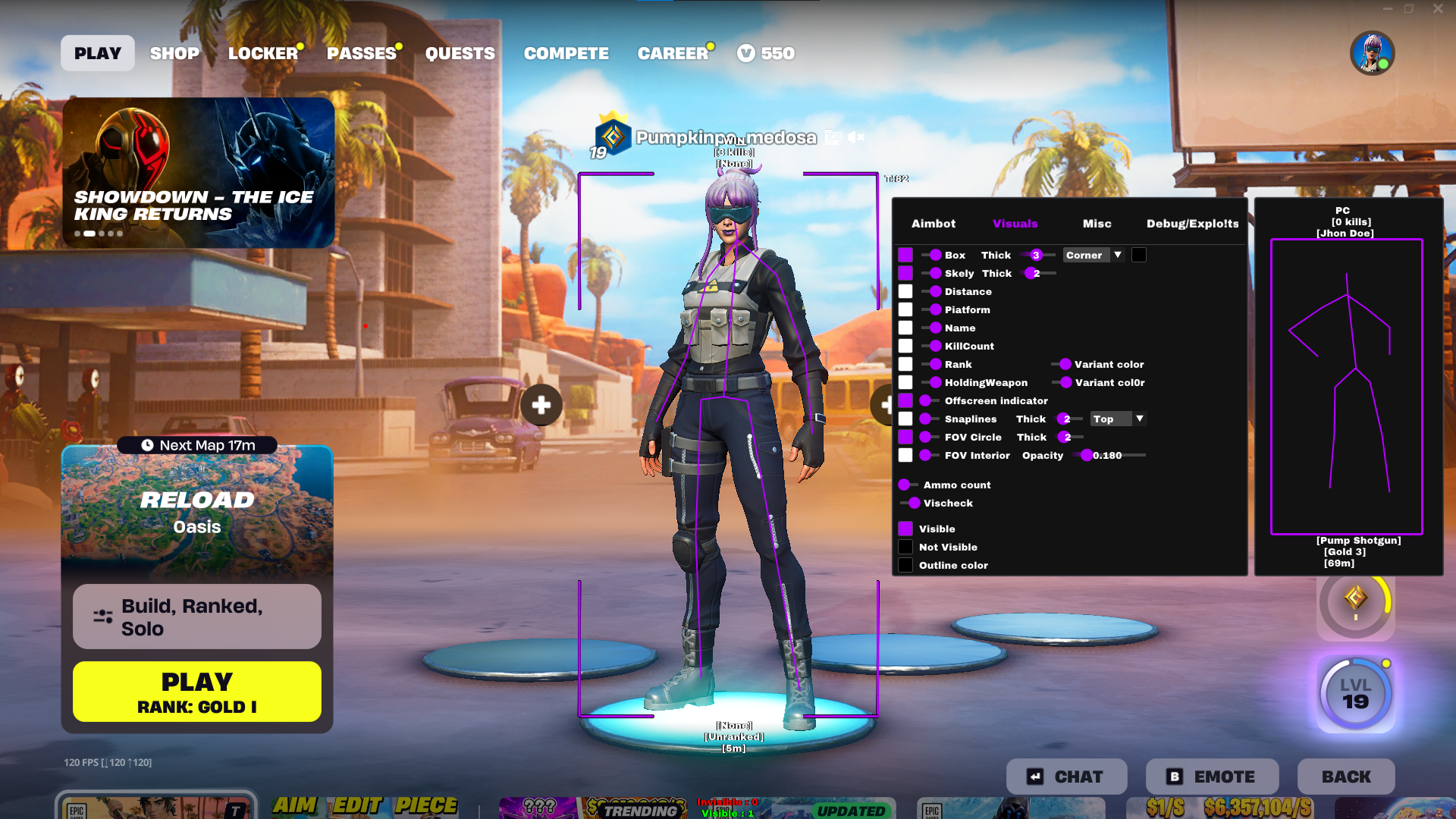Open the LOCKER menu tab
This screenshot has height=819, width=1456.
[x=263, y=53]
